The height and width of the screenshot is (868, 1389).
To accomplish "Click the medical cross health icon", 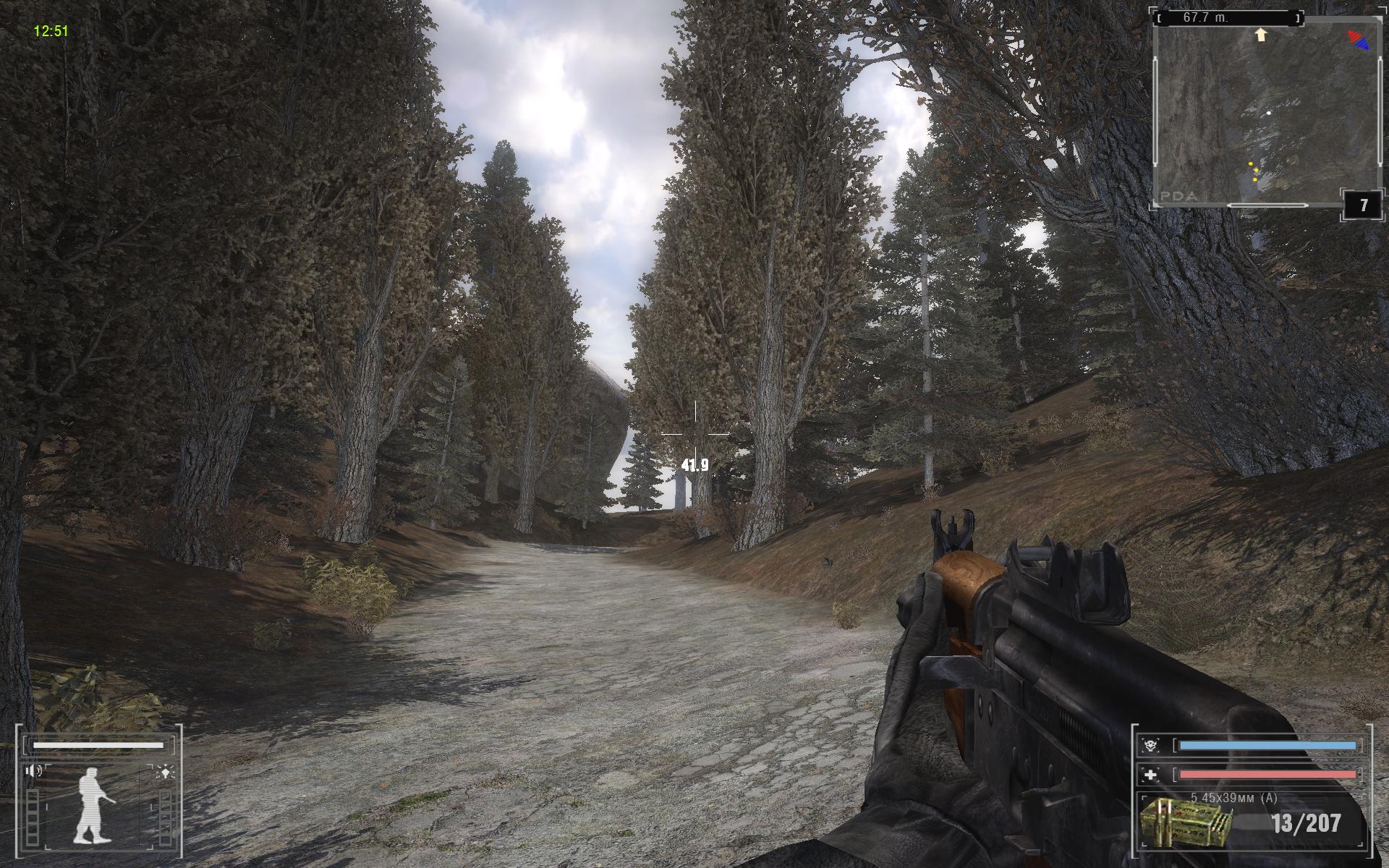I will point(1150,775).
